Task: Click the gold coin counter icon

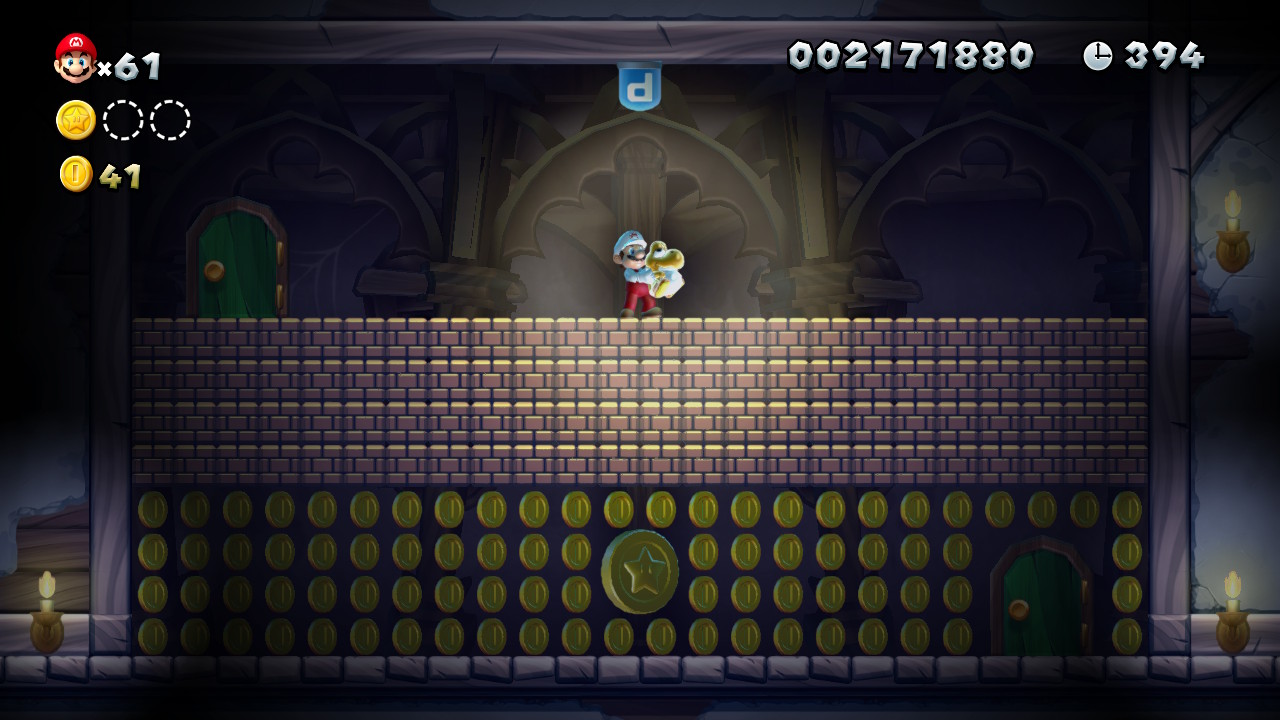Action: tap(76, 174)
